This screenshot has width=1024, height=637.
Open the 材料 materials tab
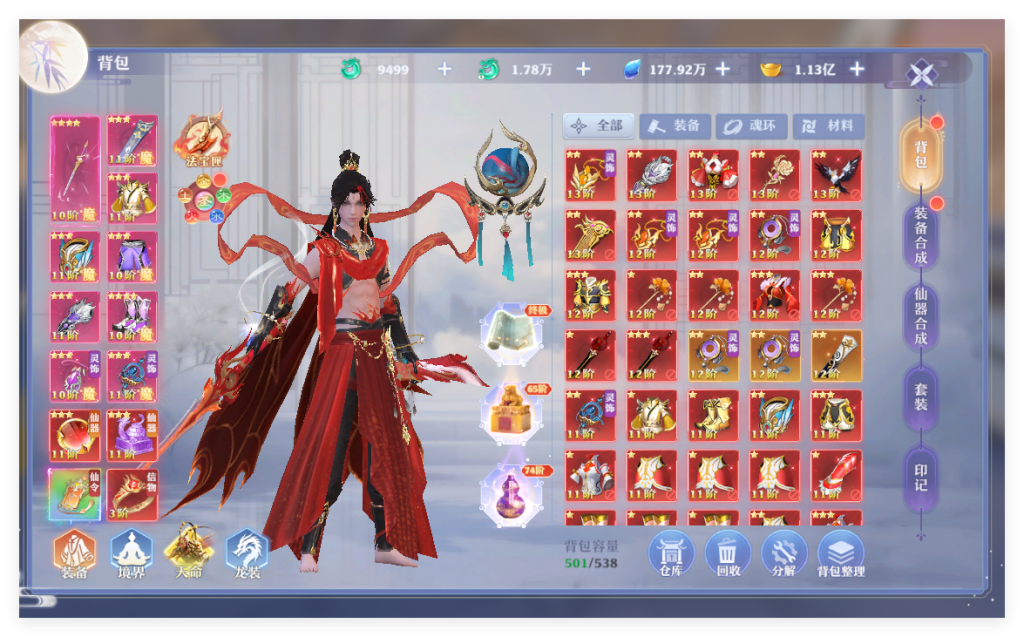(x=829, y=126)
